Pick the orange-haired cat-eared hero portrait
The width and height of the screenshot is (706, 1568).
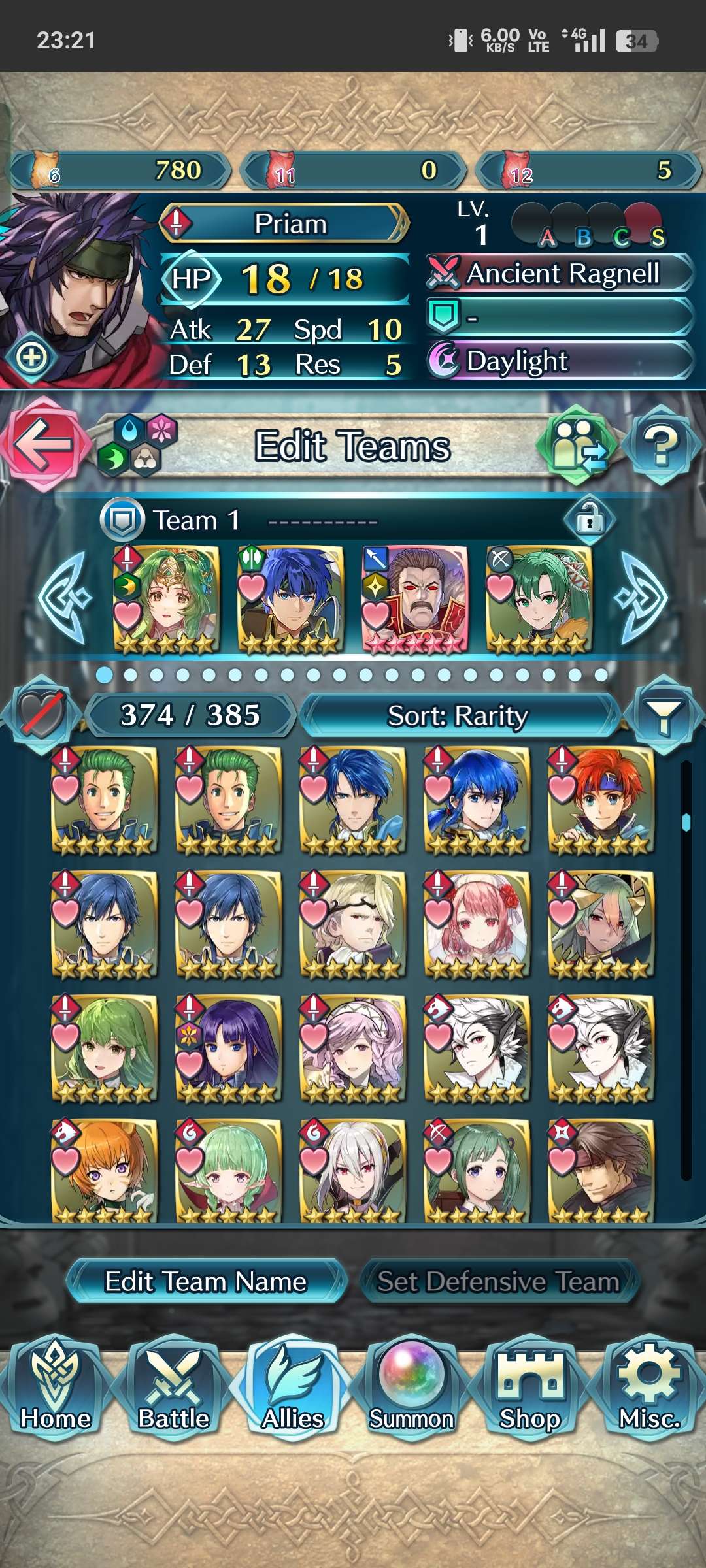coord(105,1171)
